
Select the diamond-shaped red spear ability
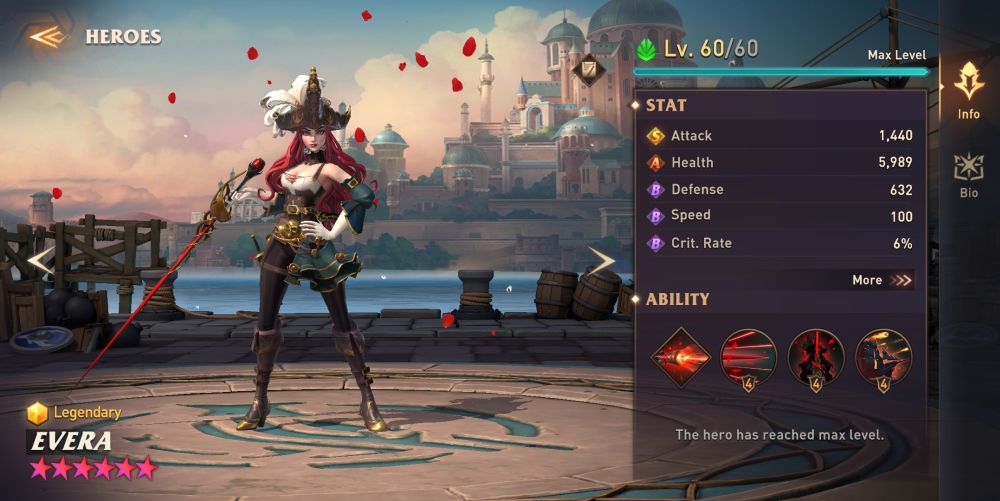click(680, 357)
